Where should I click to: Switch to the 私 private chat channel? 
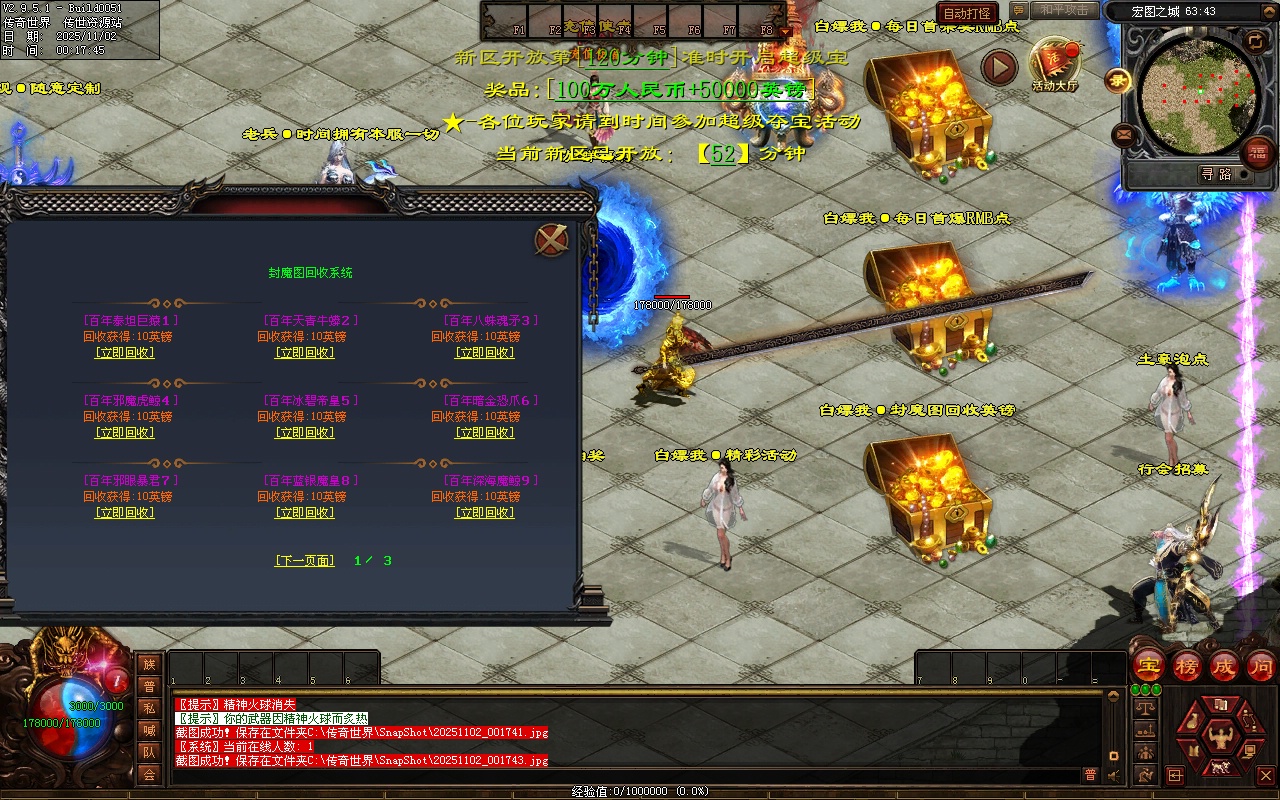[149, 708]
